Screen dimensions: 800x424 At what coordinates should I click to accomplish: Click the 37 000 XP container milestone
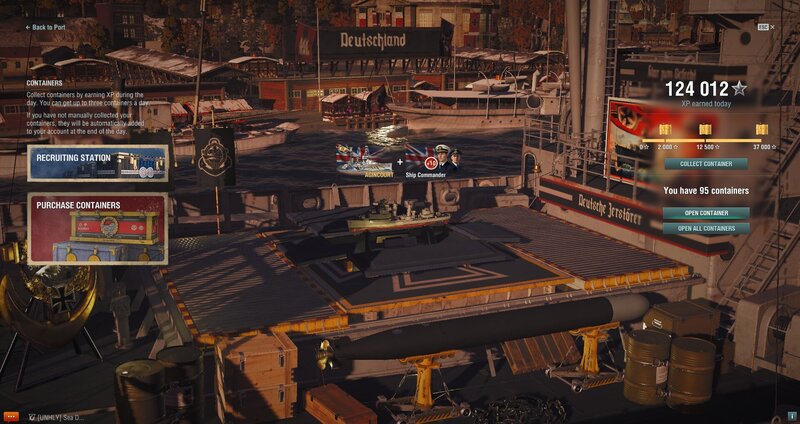[761, 131]
